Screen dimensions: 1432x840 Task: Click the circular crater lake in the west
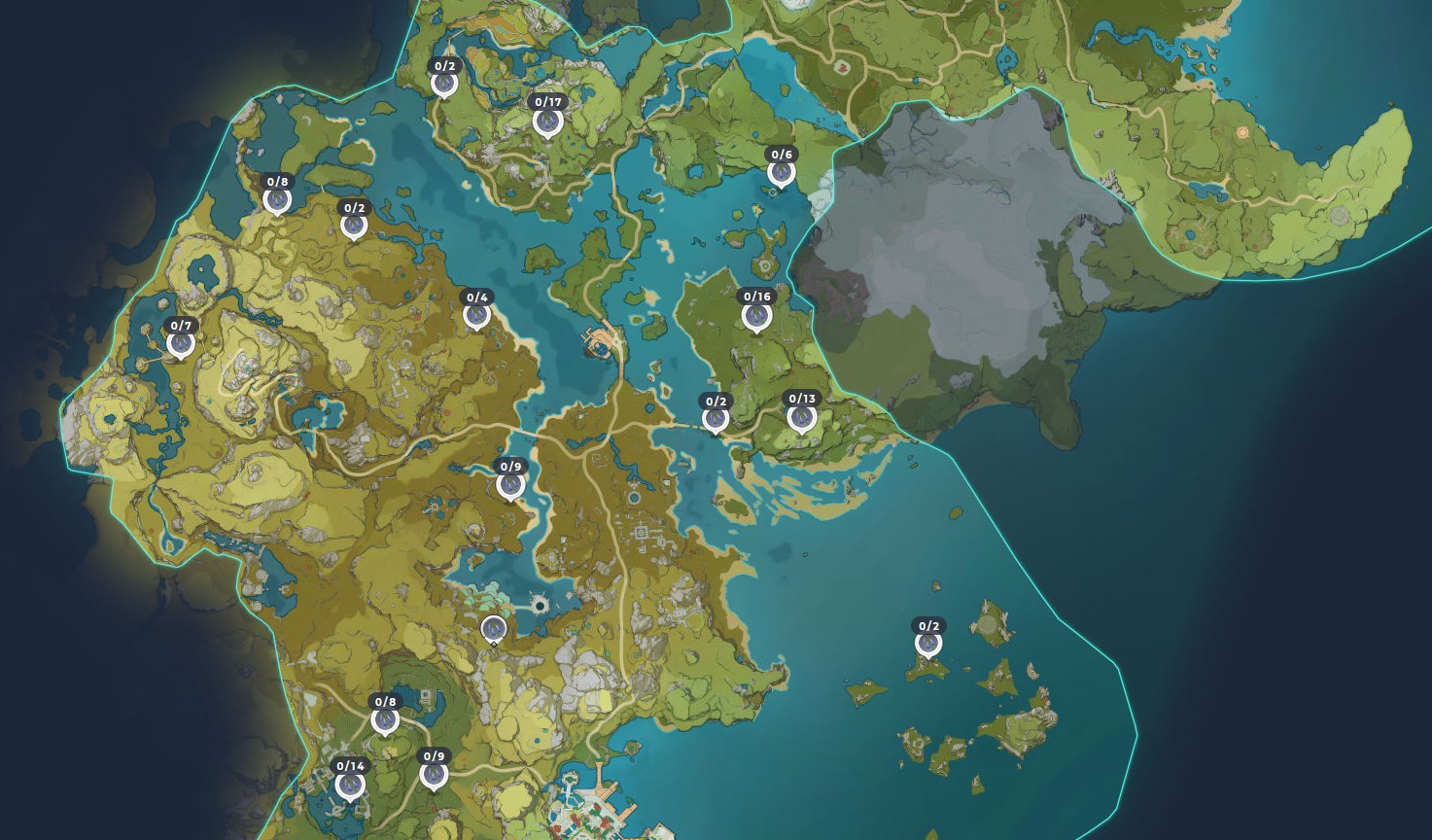tap(202, 272)
